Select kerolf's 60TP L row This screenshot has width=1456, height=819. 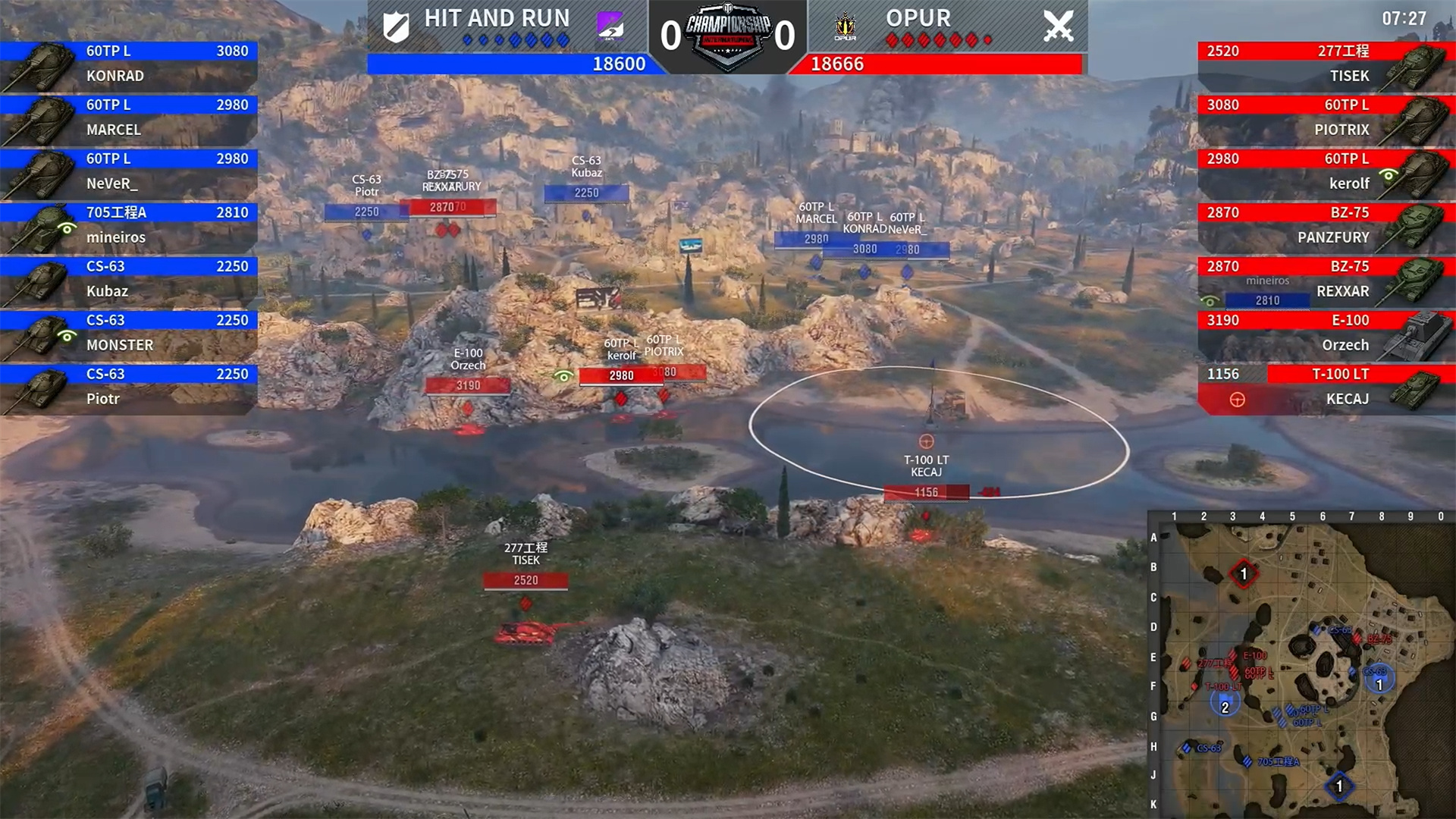pos(1326,171)
